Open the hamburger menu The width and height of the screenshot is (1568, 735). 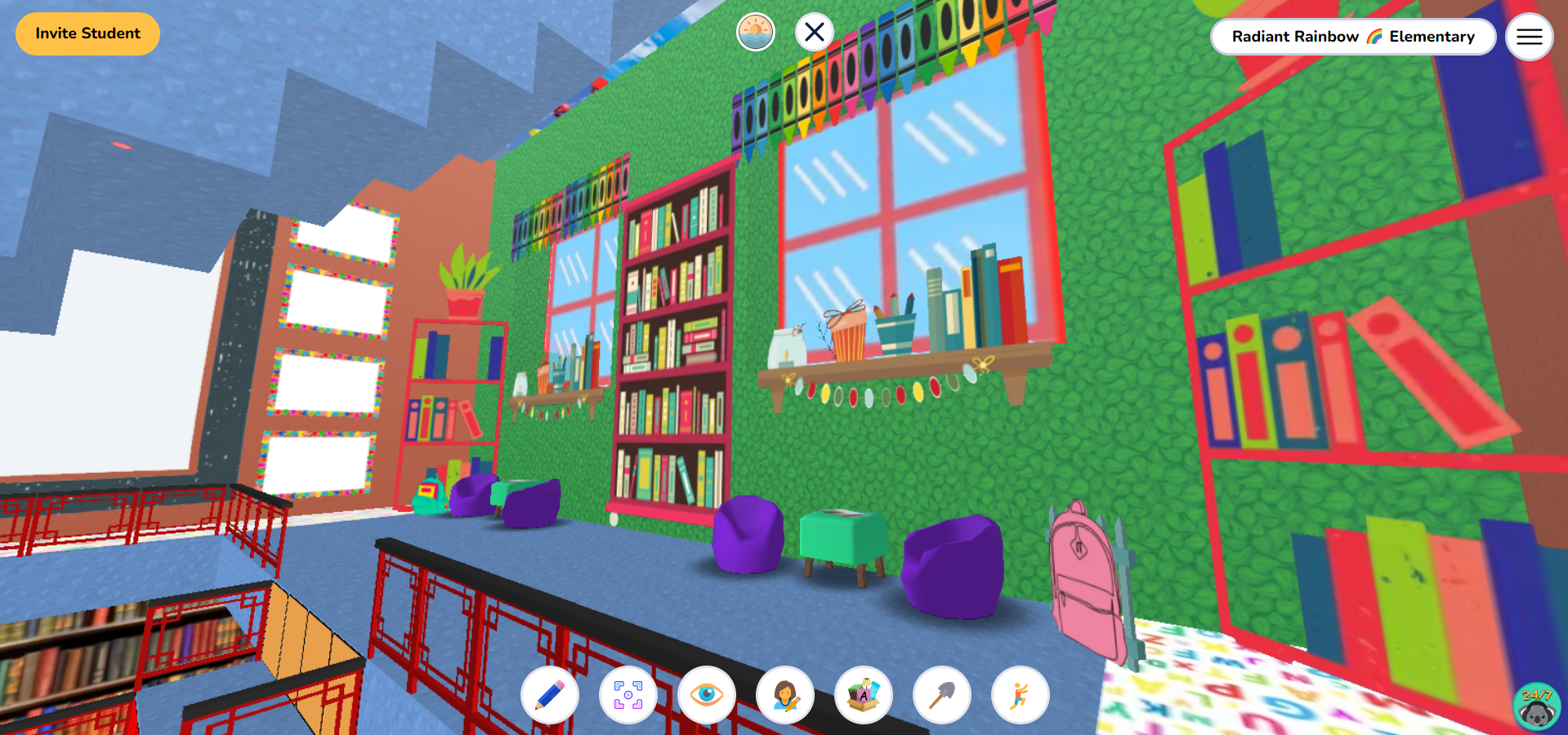(1529, 36)
